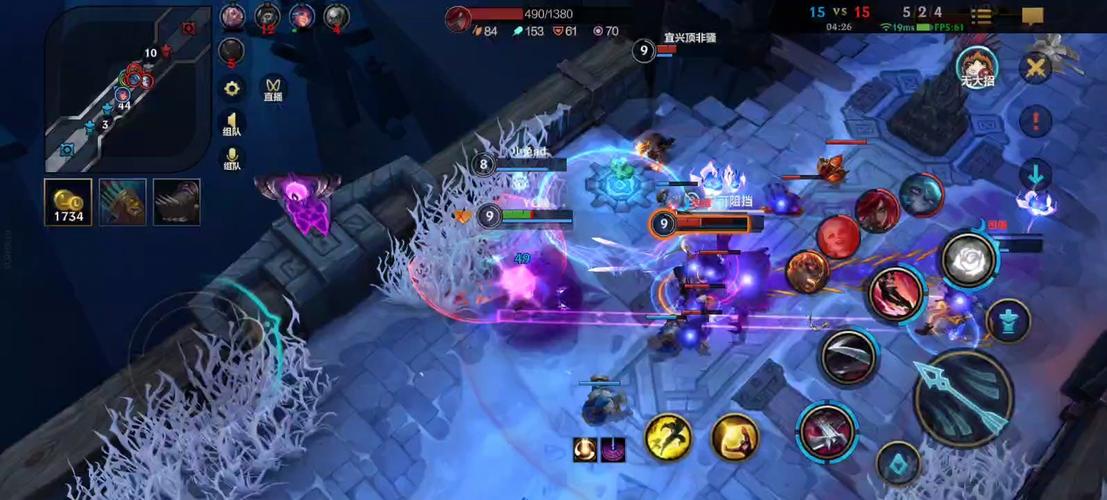1107x500 pixels.
Task: Toggle the 组队 team speaker voice
Action: tap(232, 124)
